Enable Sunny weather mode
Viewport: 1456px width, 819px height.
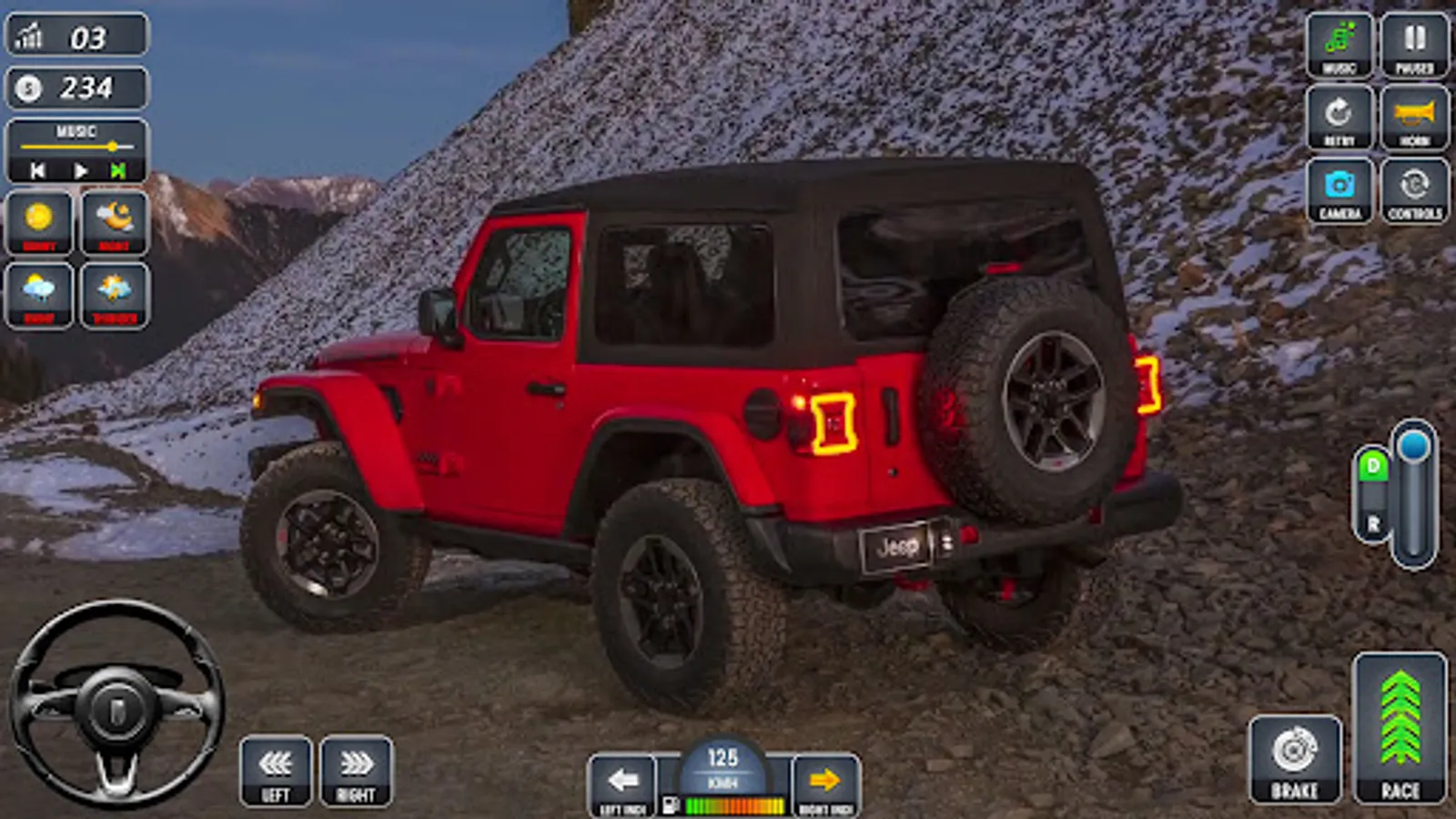pyautogui.click(x=40, y=221)
